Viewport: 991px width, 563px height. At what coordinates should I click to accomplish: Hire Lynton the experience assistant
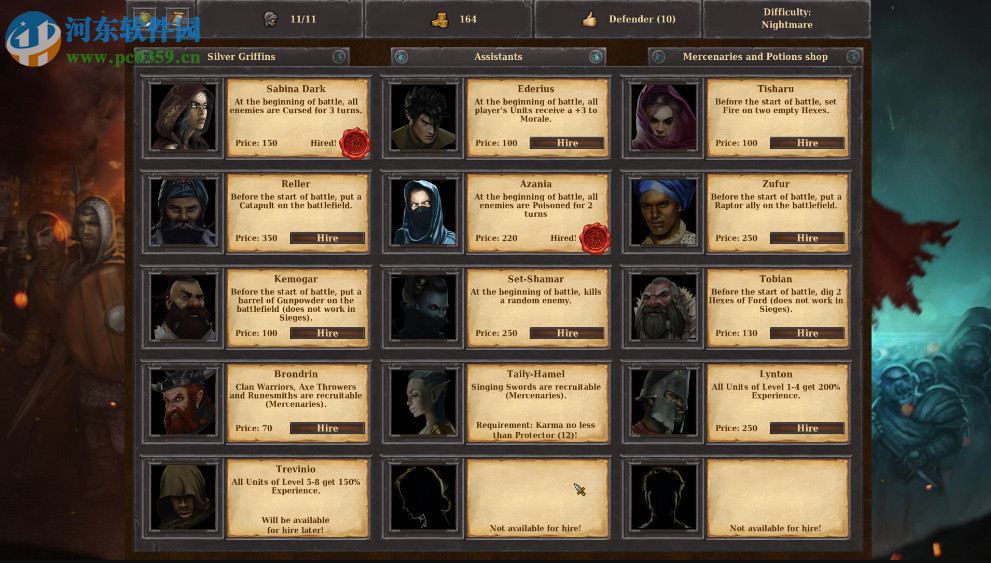(x=807, y=428)
